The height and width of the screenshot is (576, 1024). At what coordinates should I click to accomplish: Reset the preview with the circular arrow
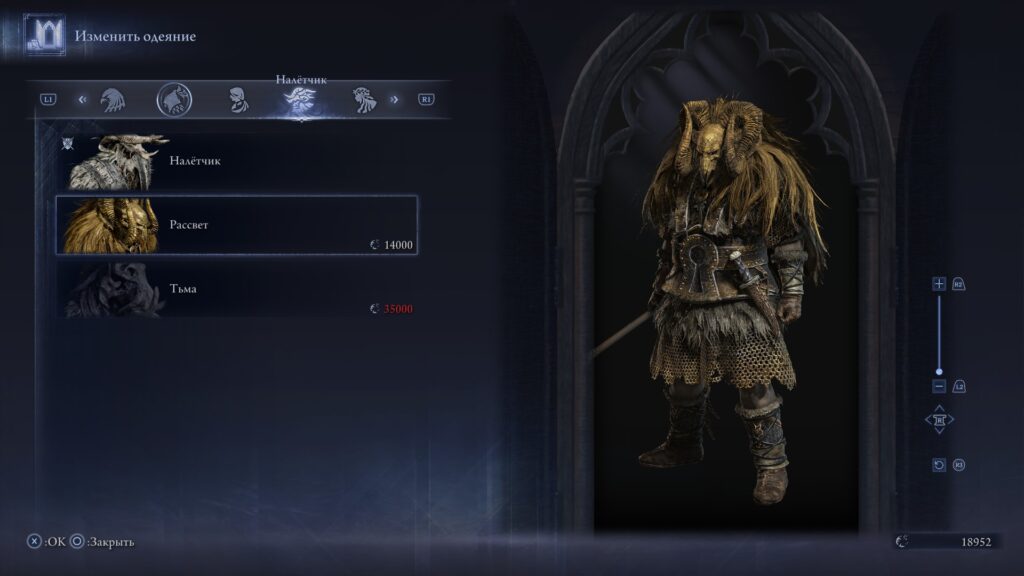(x=939, y=465)
